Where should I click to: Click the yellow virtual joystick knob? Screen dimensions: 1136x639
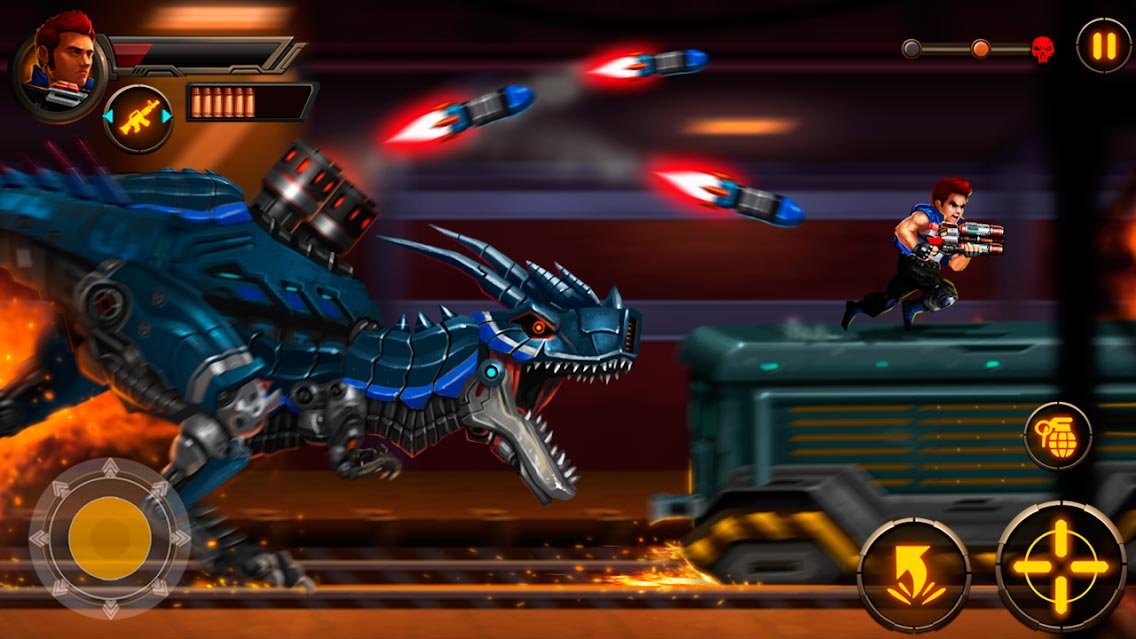[109, 538]
